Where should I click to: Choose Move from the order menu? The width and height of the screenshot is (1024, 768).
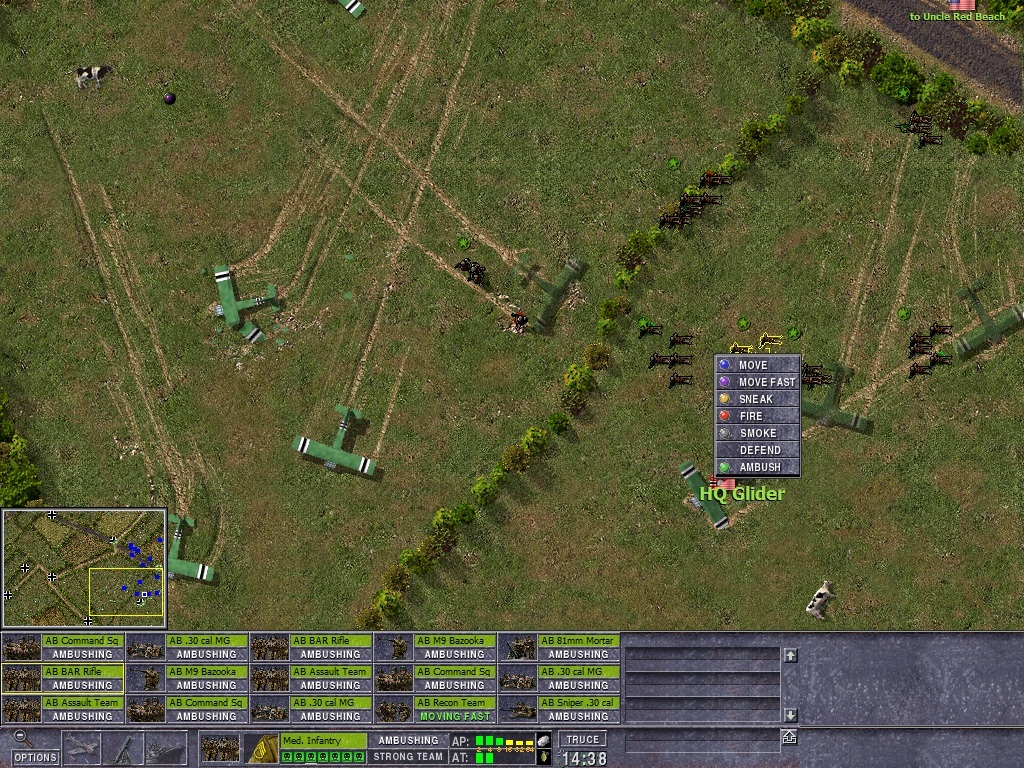pos(757,365)
